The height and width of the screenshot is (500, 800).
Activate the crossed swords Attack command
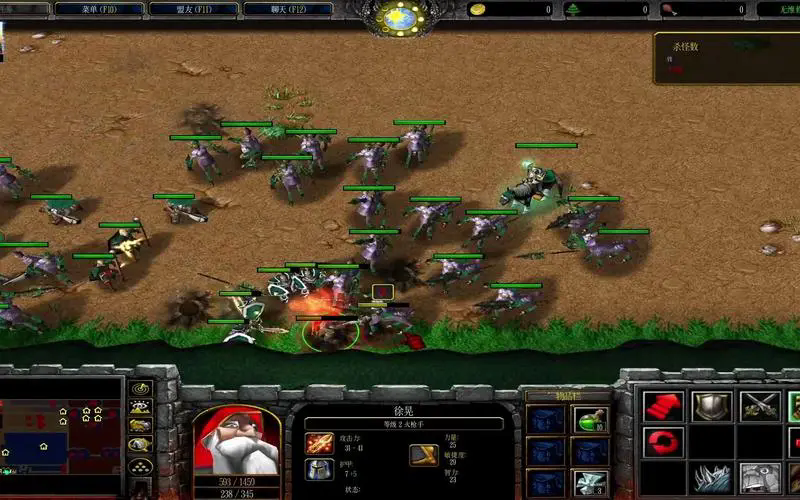(x=759, y=406)
